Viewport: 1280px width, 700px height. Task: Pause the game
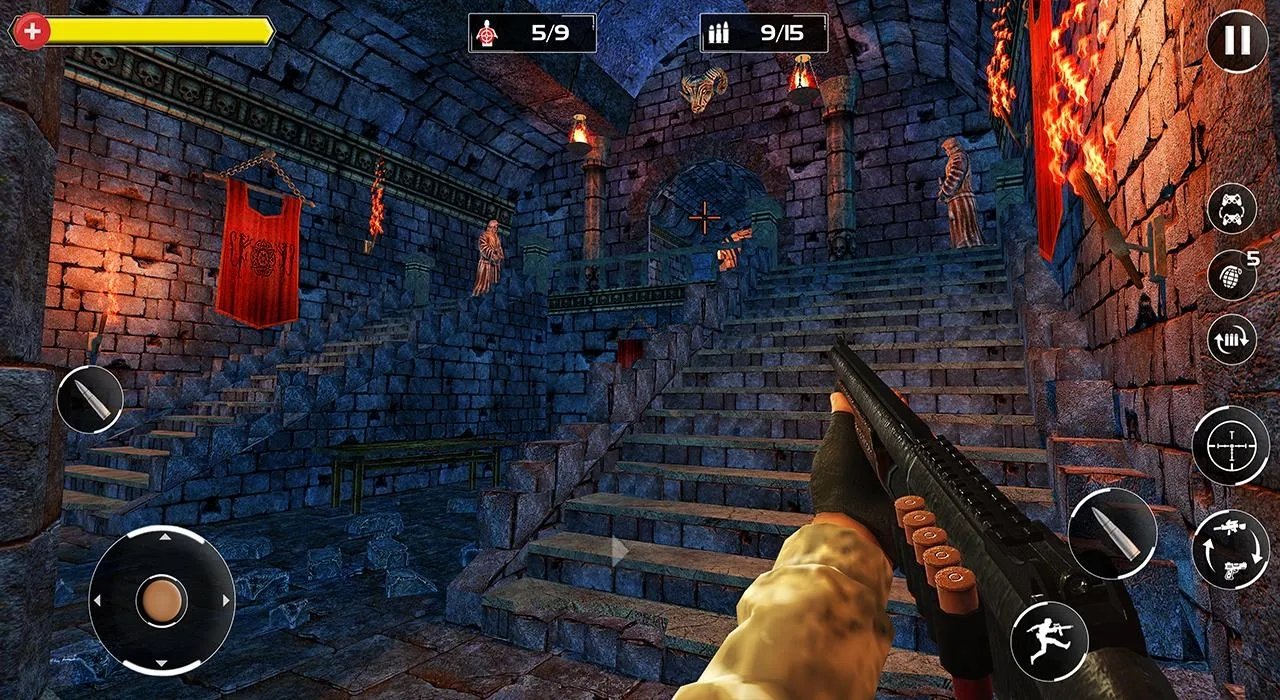pos(1237,41)
